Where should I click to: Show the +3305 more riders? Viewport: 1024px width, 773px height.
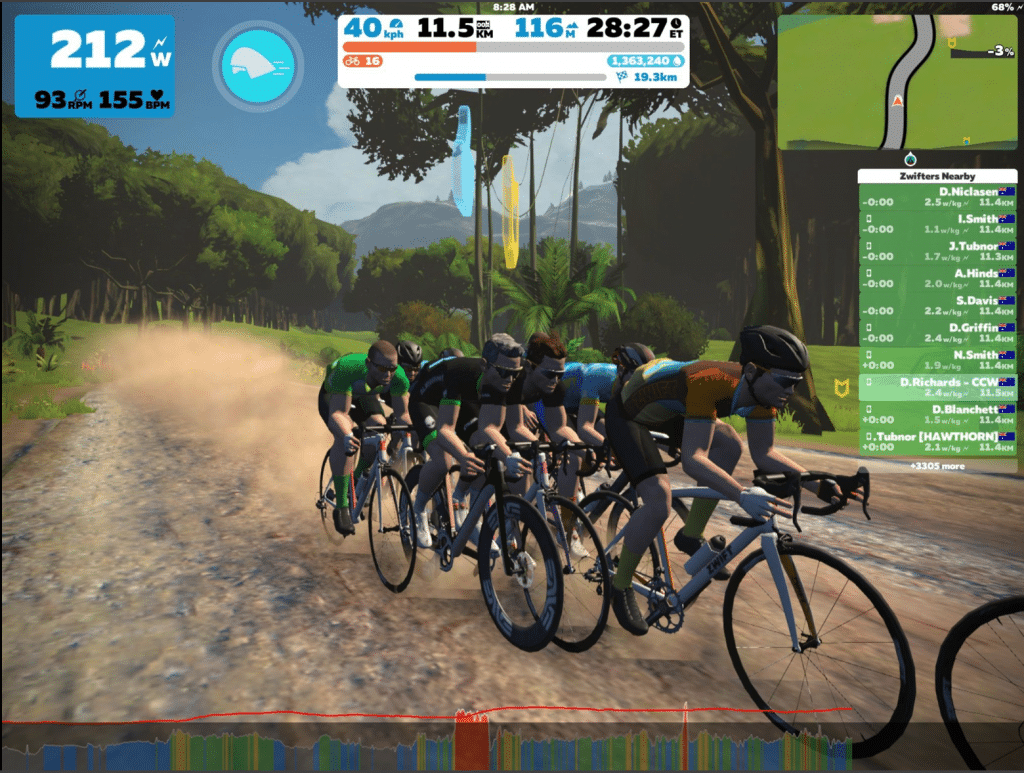[x=937, y=465]
